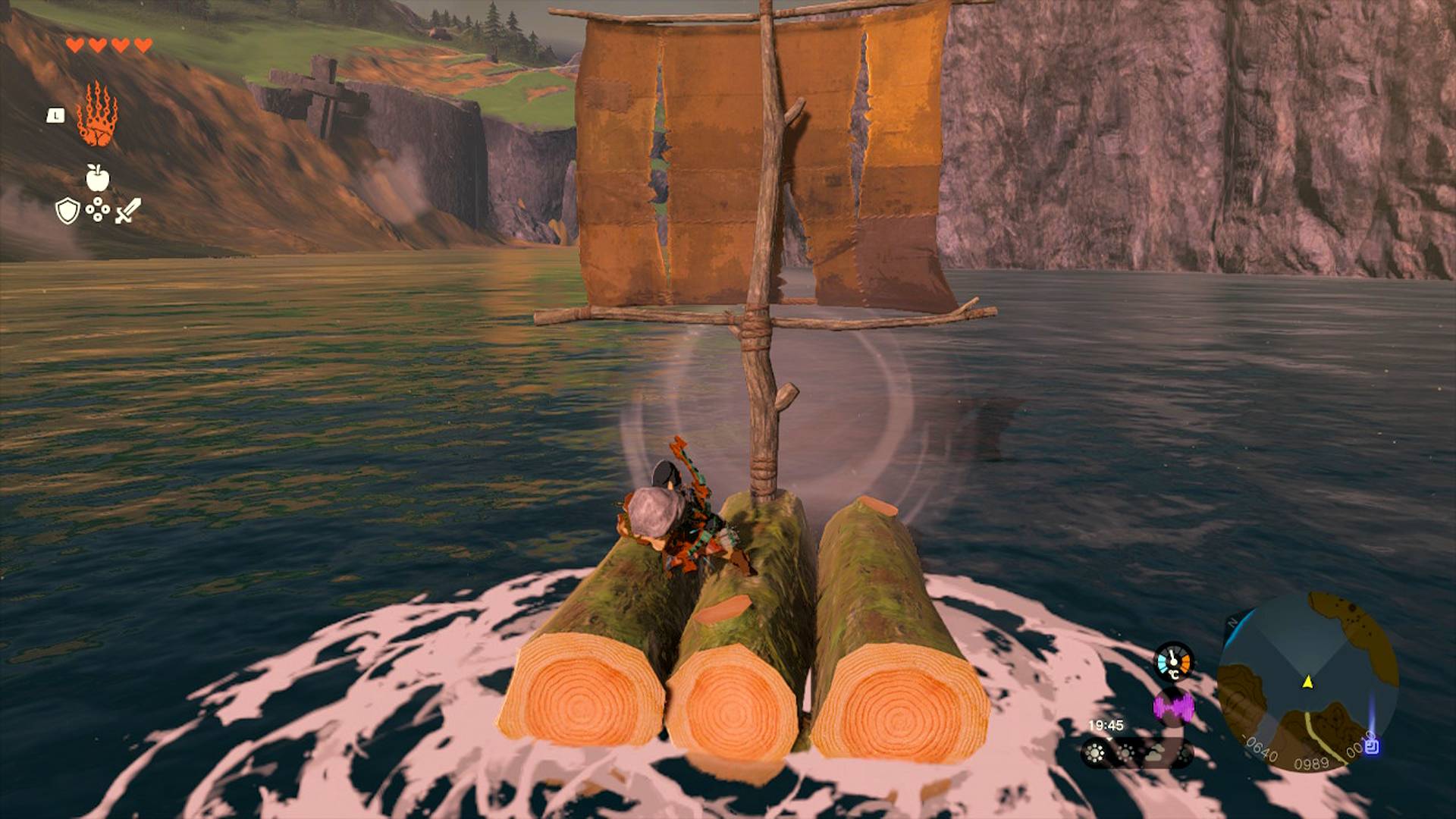
Task: Select the blue shrine marker on minimap
Action: pyautogui.click(x=1370, y=746)
